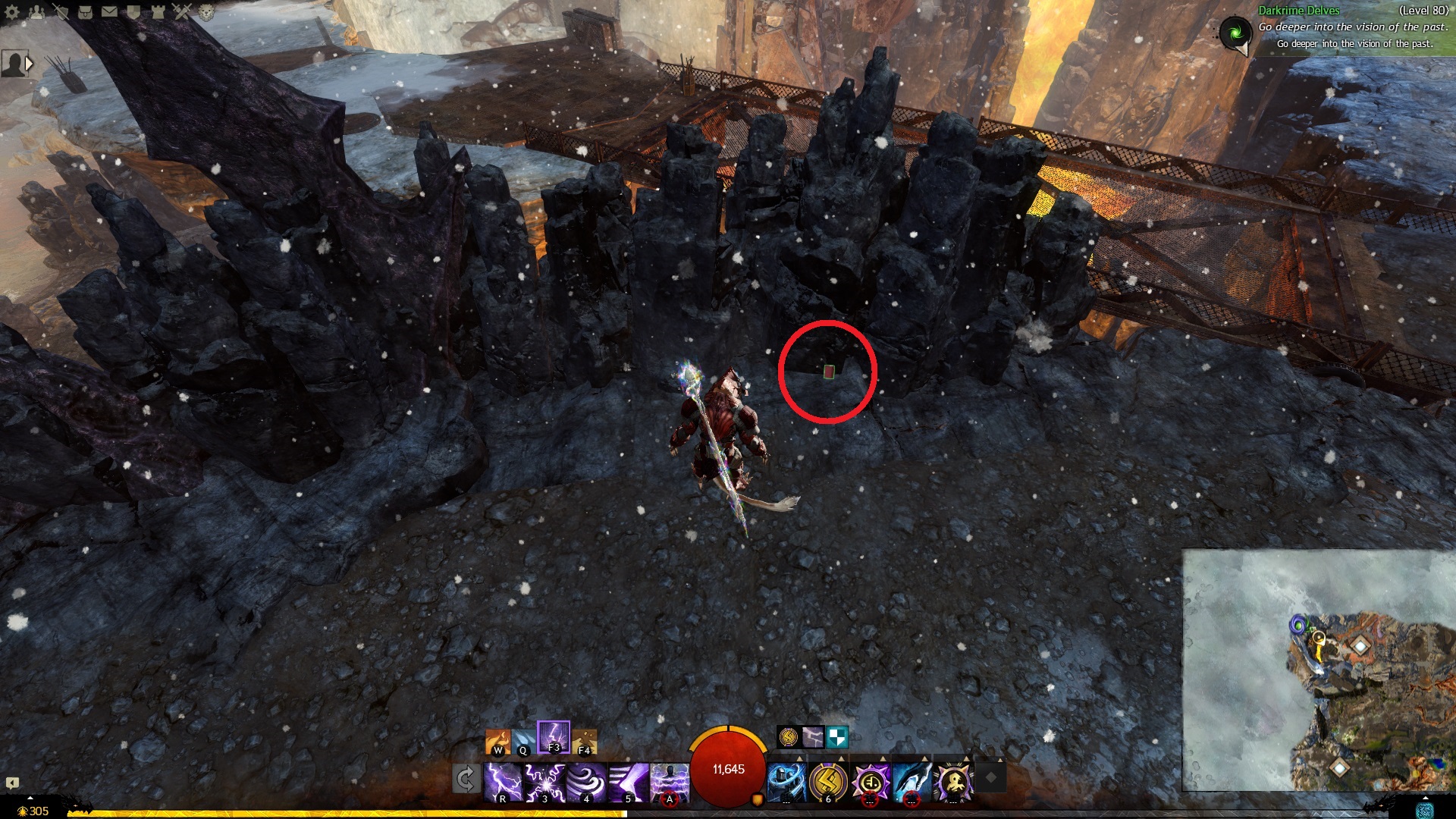This screenshot has height=819, width=1456.
Task: Activate the swirling wind skill in slot 4
Action: click(586, 781)
